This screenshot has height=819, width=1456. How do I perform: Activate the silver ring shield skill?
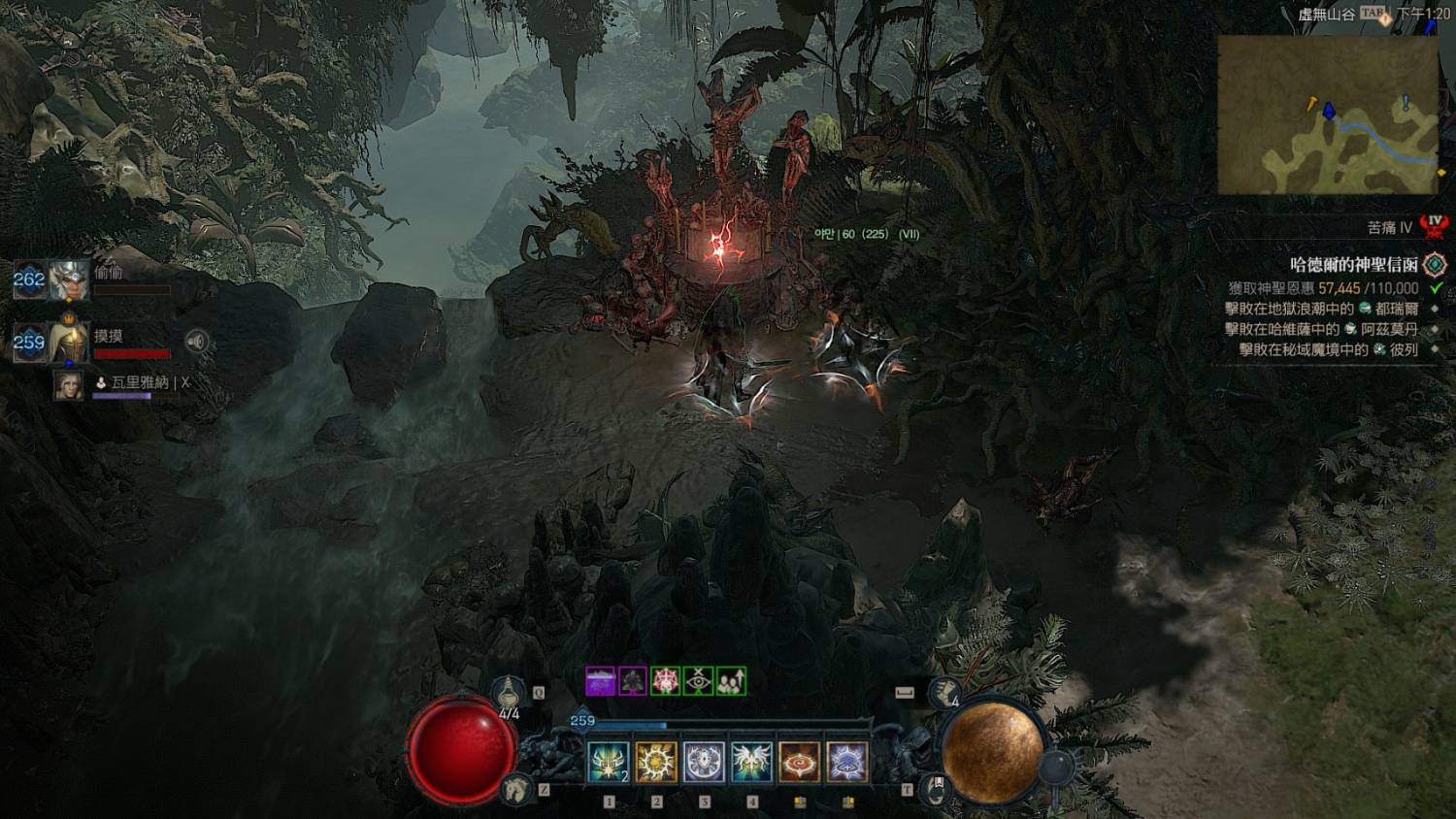click(x=704, y=763)
